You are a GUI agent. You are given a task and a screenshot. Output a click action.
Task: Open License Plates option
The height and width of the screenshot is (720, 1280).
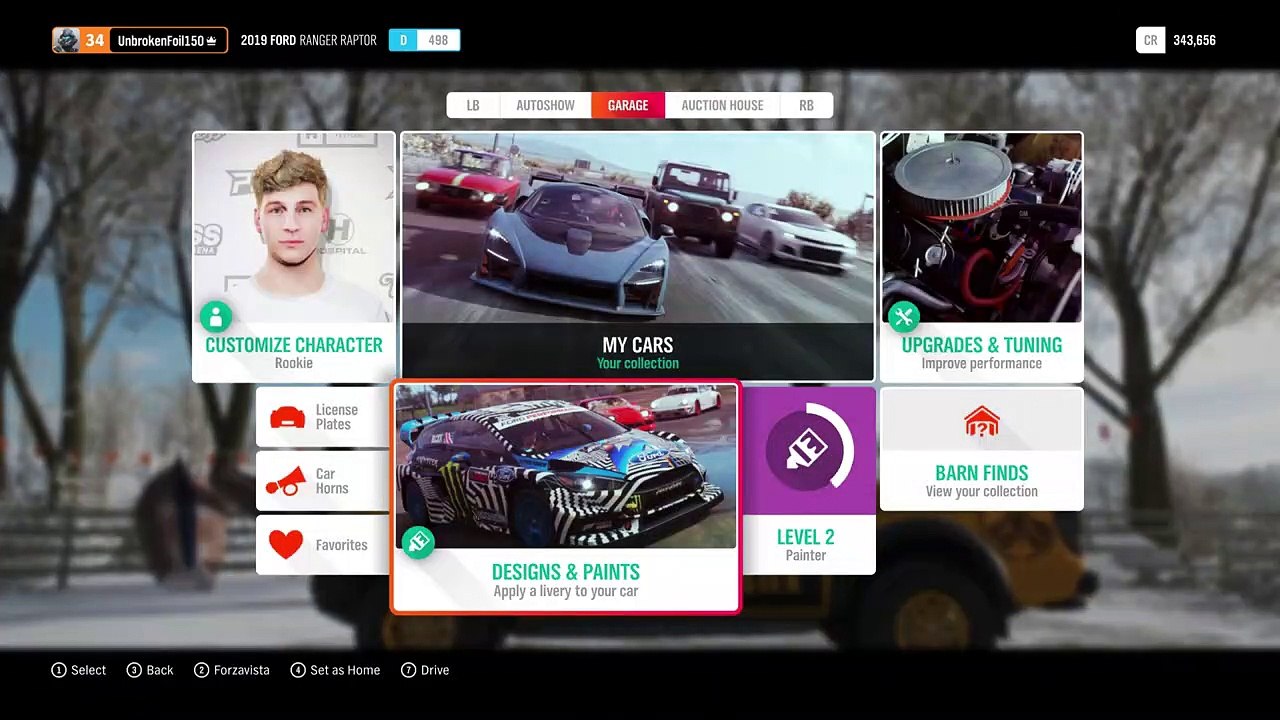pos(322,417)
